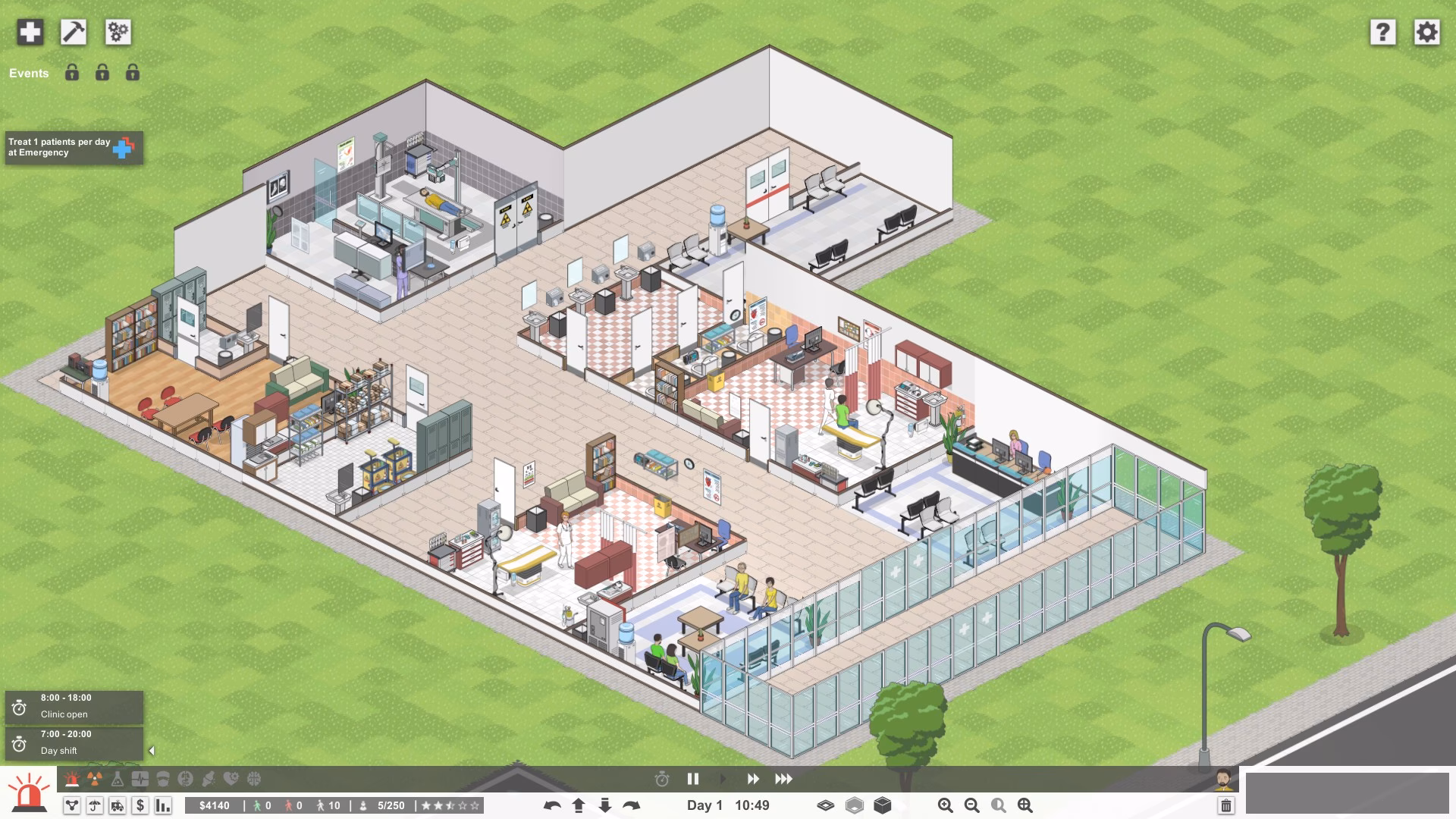The width and height of the screenshot is (1456, 819).
Task: Open the radiology department icon
Action: coord(95,779)
